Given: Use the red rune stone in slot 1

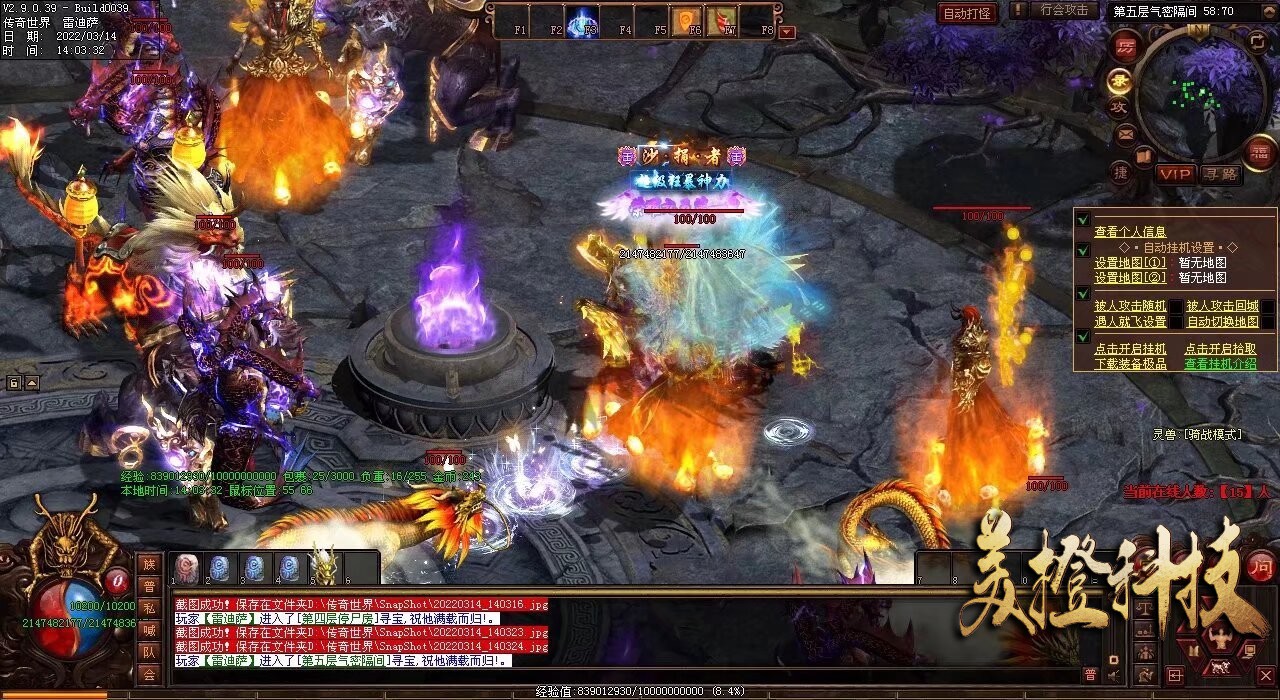Looking at the screenshot, I should 187,568.
